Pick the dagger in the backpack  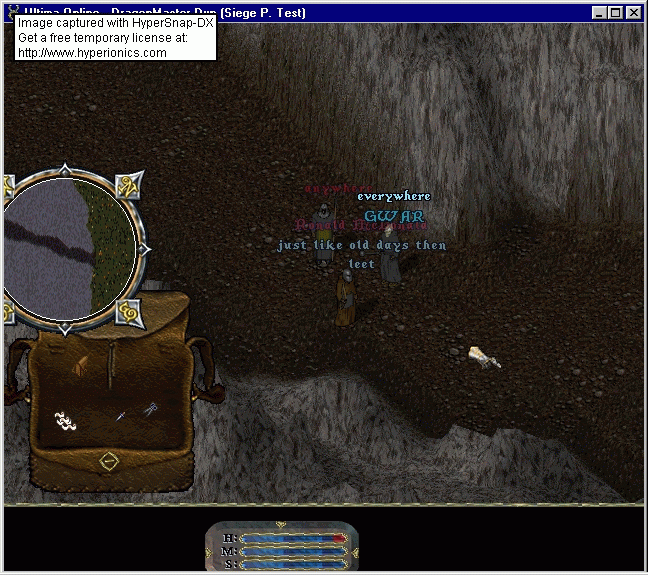click(120, 414)
